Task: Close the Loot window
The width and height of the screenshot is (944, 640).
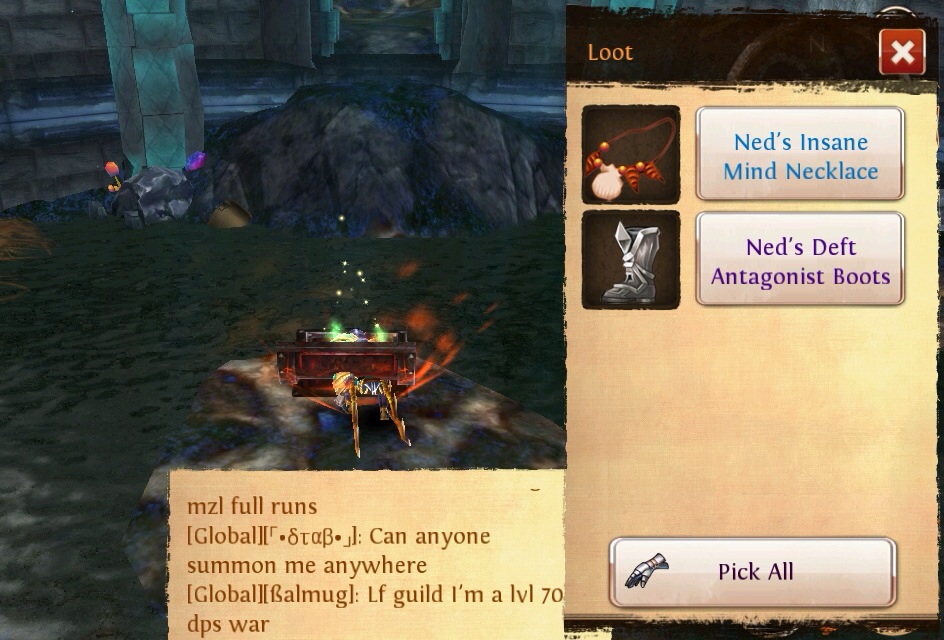Action: pyautogui.click(x=901, y=52)
